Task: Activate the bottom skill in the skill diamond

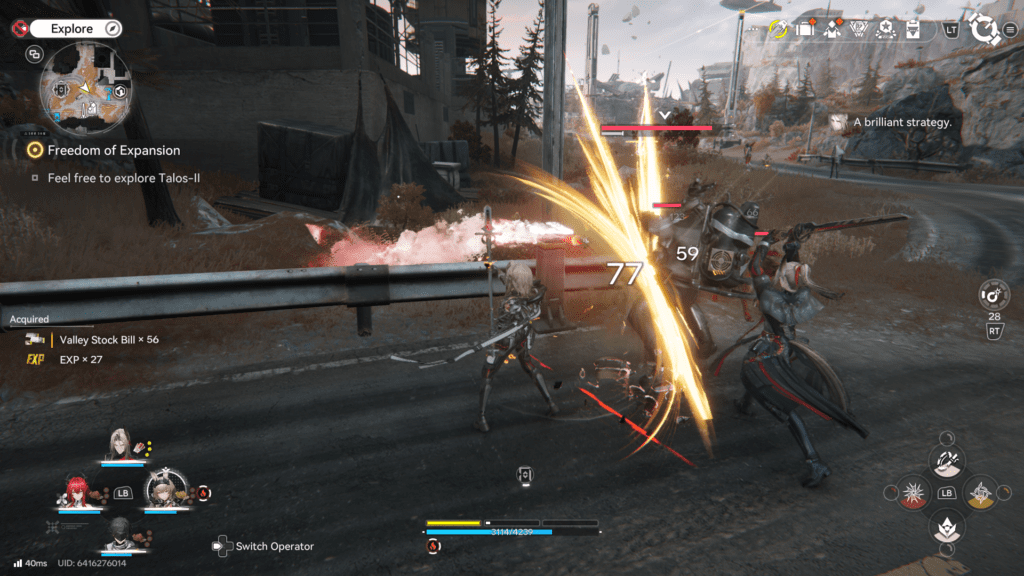Action: click(946, 527)
